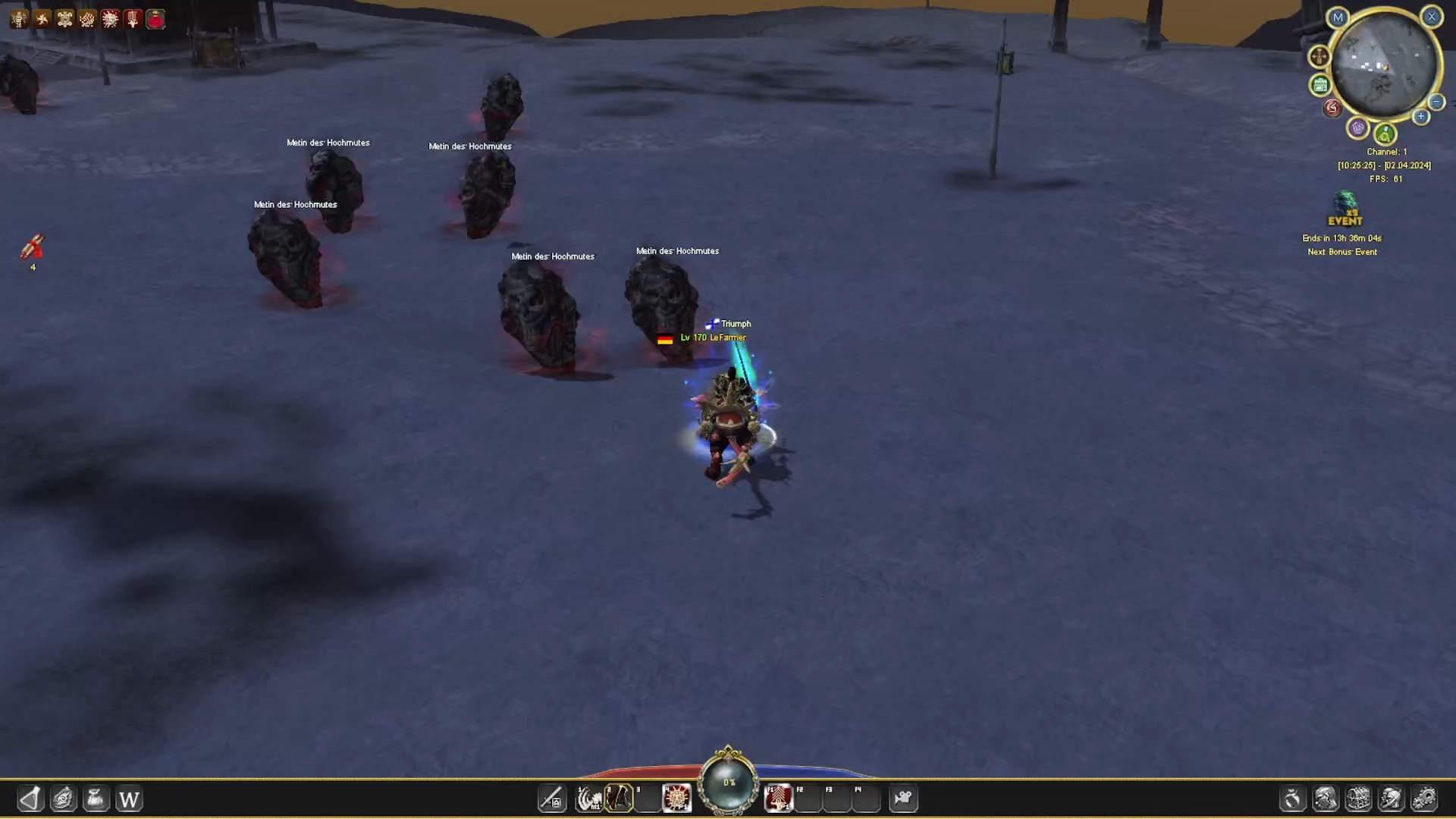Open the world map with the M button
This screenshot has height=819, width=1456.
1338,17
